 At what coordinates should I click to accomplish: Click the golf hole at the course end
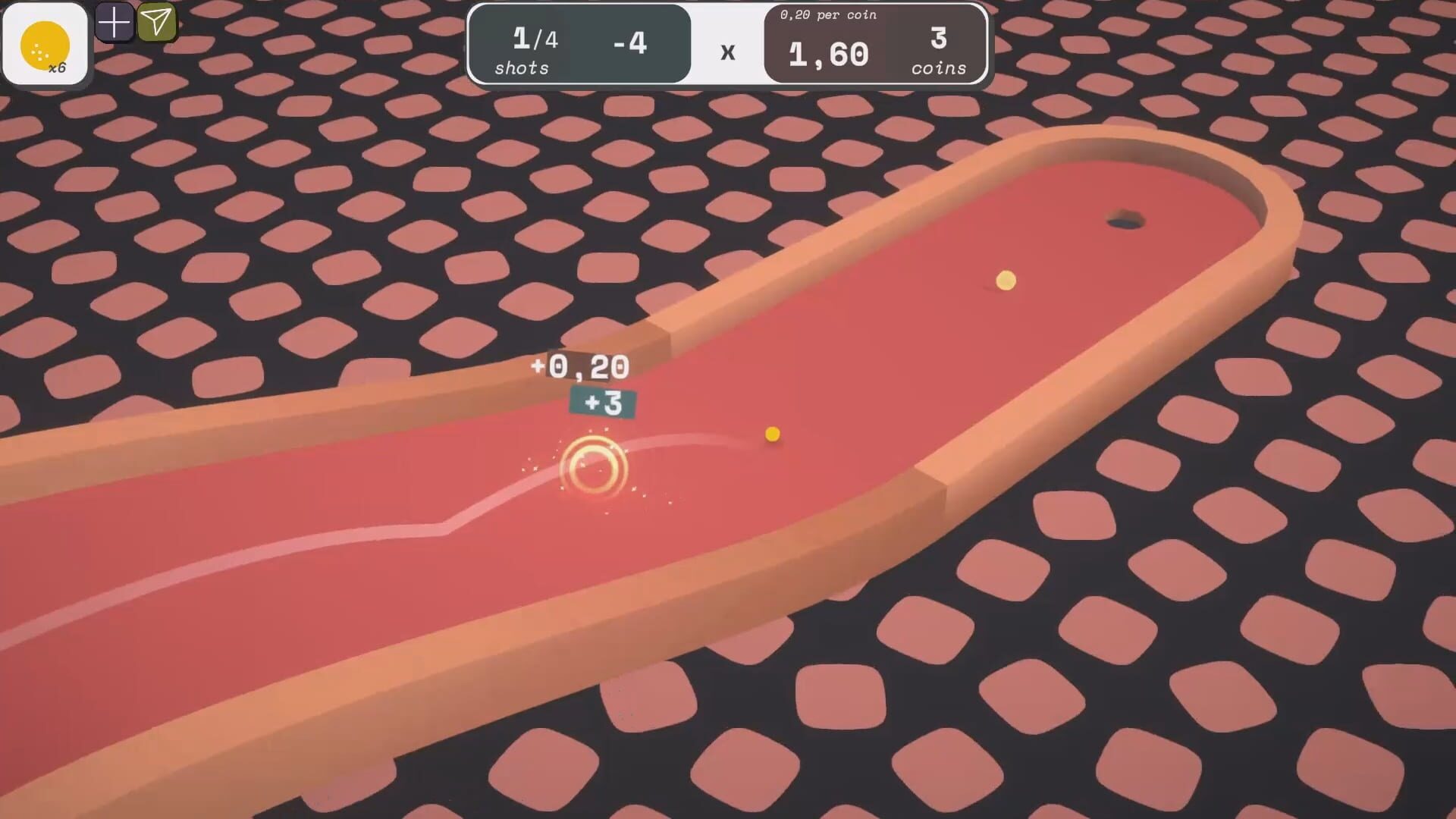pos(1125,219)
